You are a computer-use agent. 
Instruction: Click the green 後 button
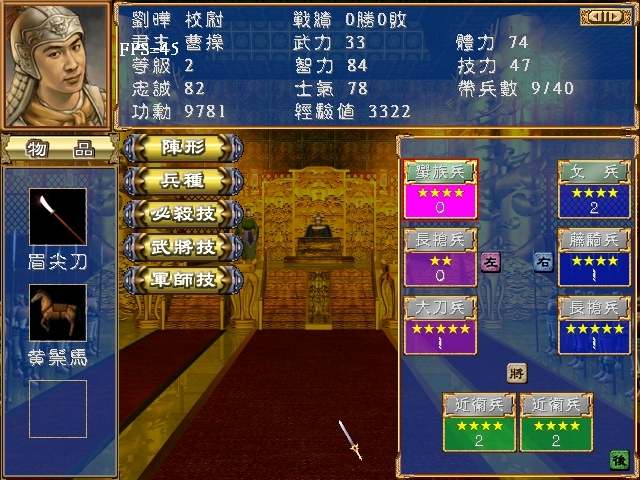tap(618, 459)
